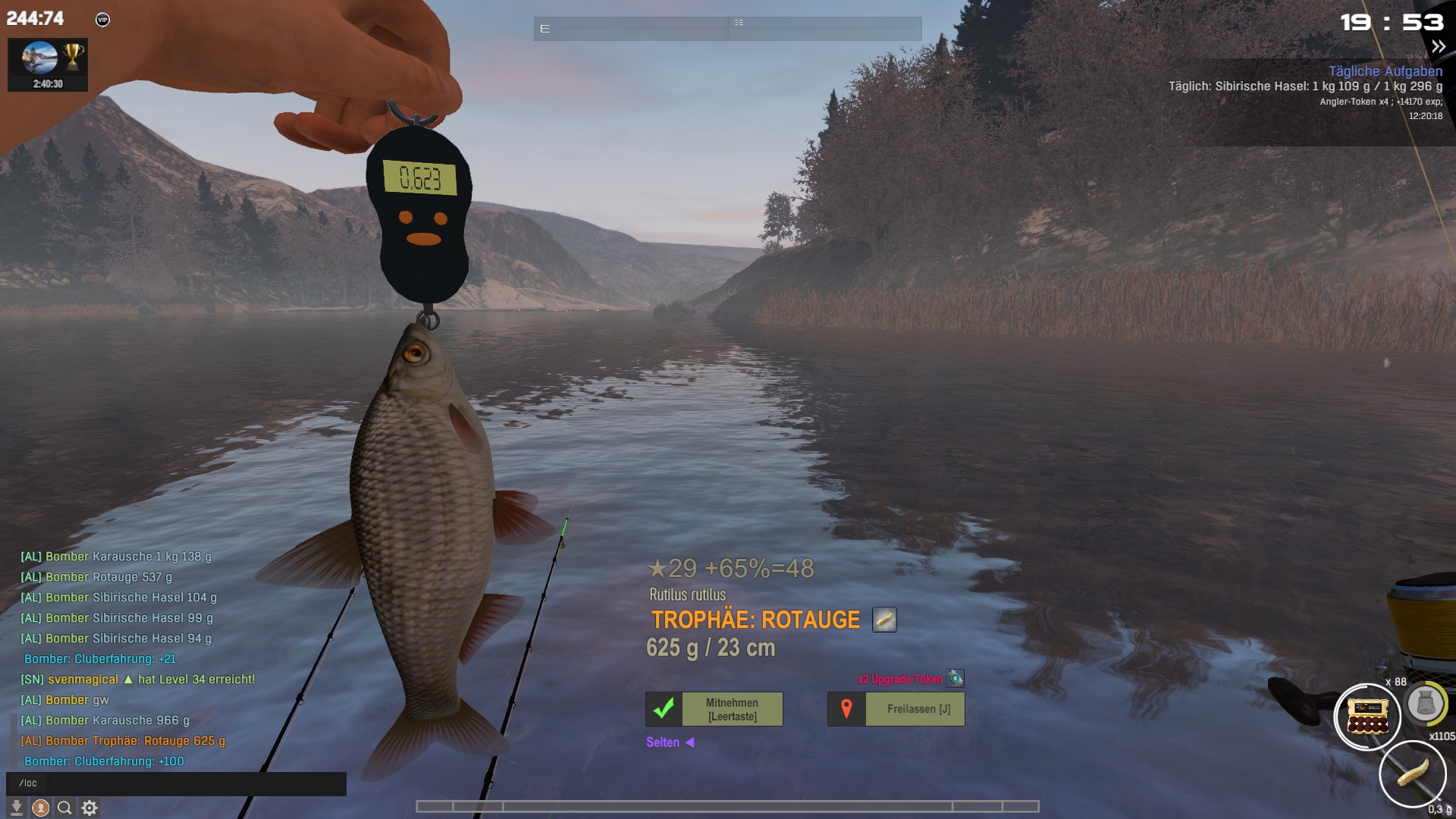Open the keepnet fish cage icon
The height and width of the screenshot is (819, 1456).
coord(1426,704)
